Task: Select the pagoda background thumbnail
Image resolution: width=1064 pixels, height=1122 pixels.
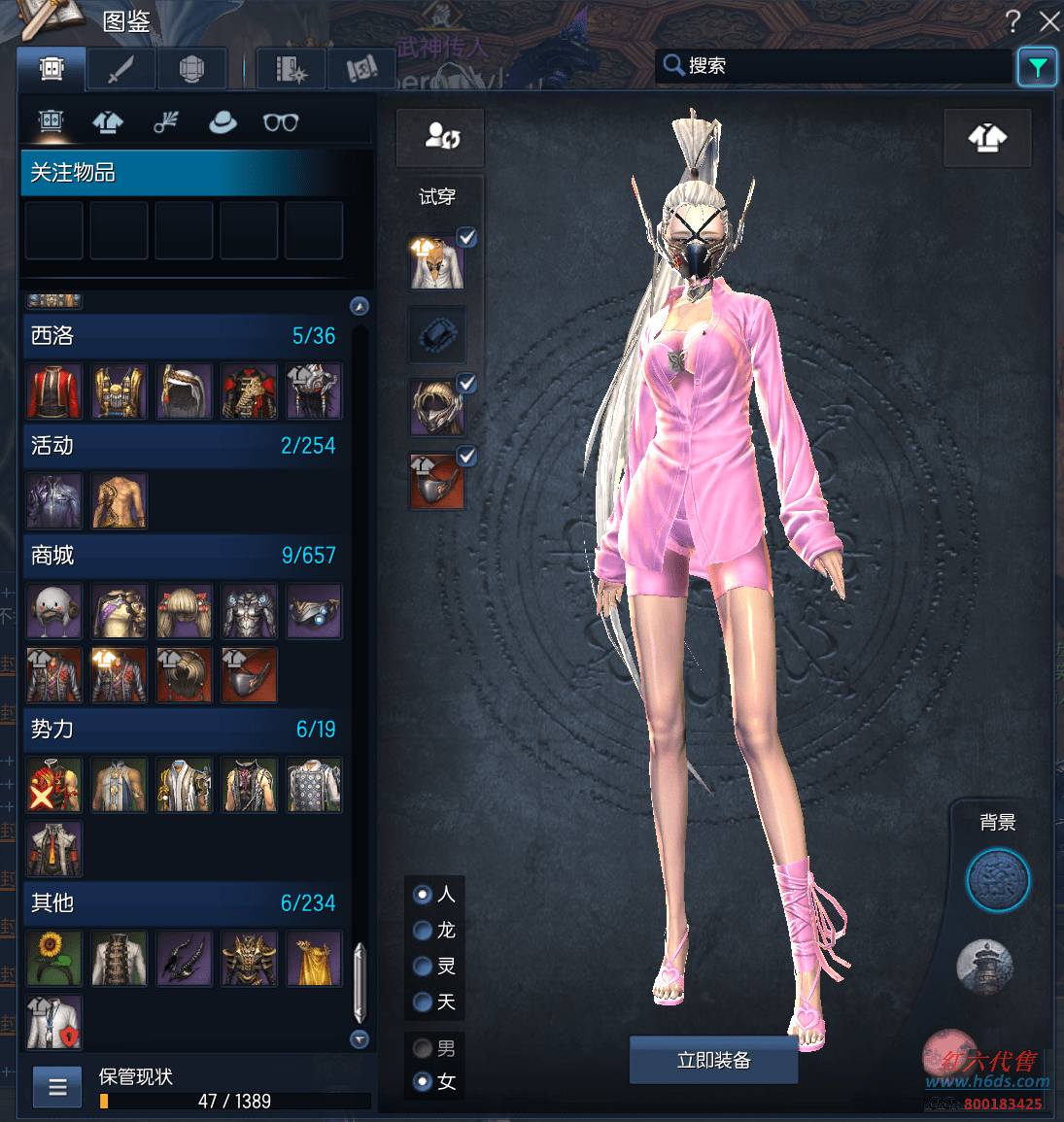Action: (985, 967)
